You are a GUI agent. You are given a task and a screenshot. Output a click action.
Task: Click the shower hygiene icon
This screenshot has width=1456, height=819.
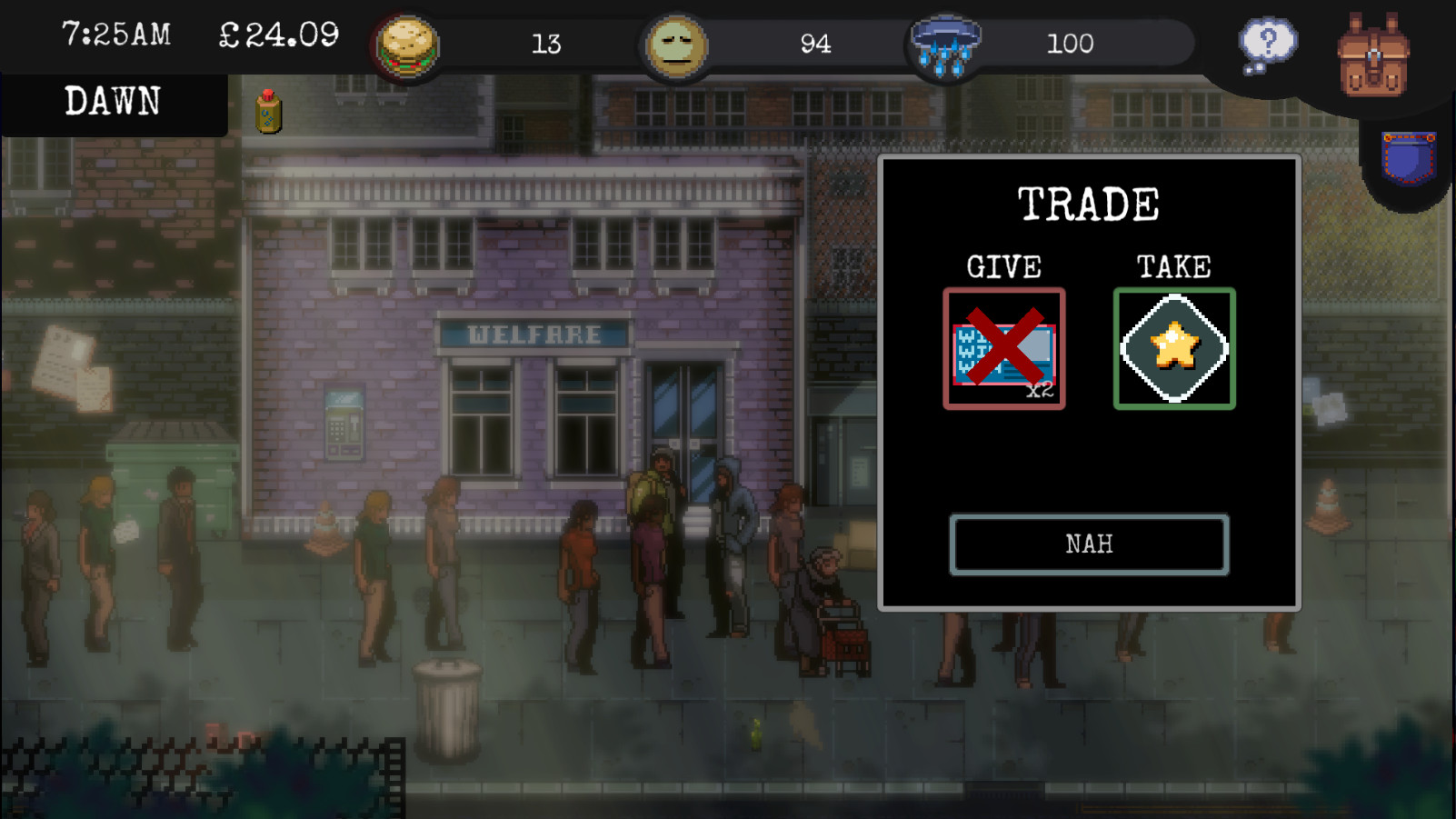click(x=946, y=45)
